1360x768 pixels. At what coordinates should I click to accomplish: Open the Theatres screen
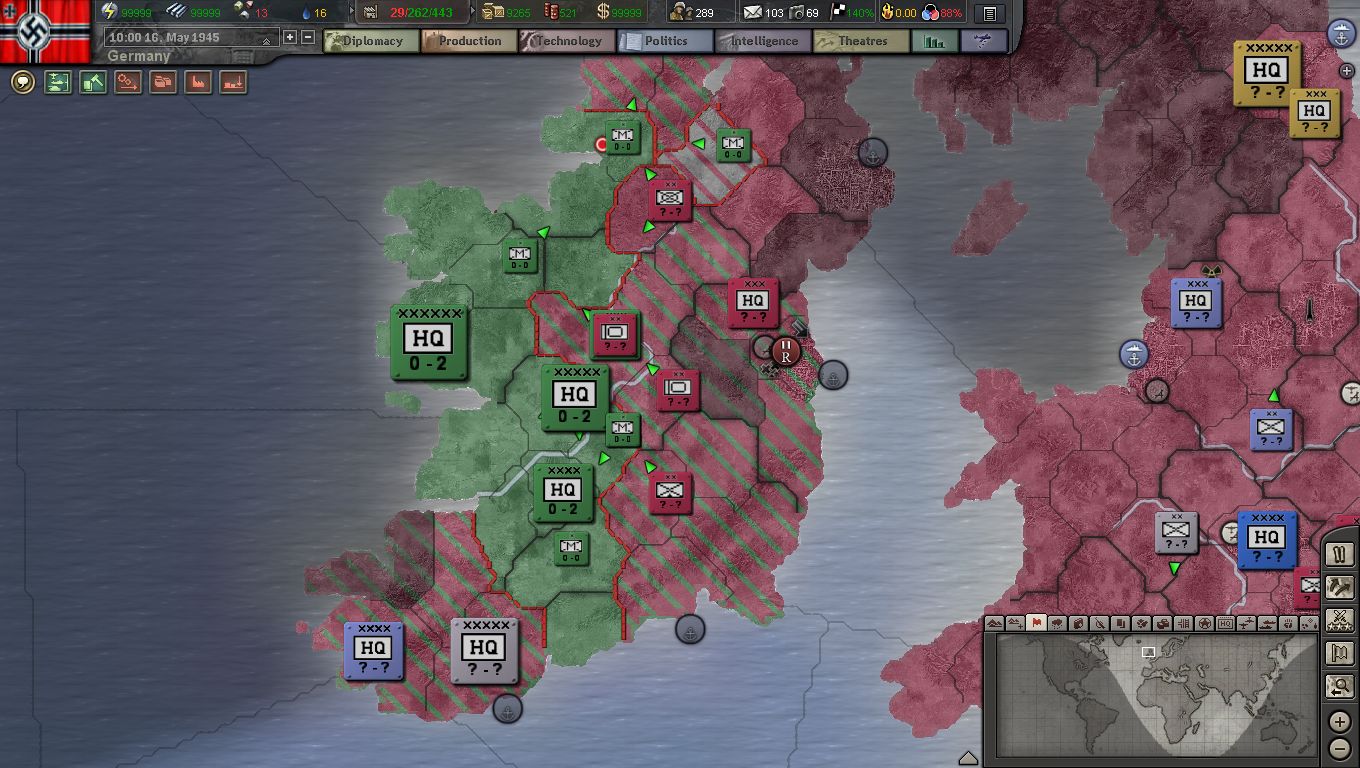pos(860,41)
